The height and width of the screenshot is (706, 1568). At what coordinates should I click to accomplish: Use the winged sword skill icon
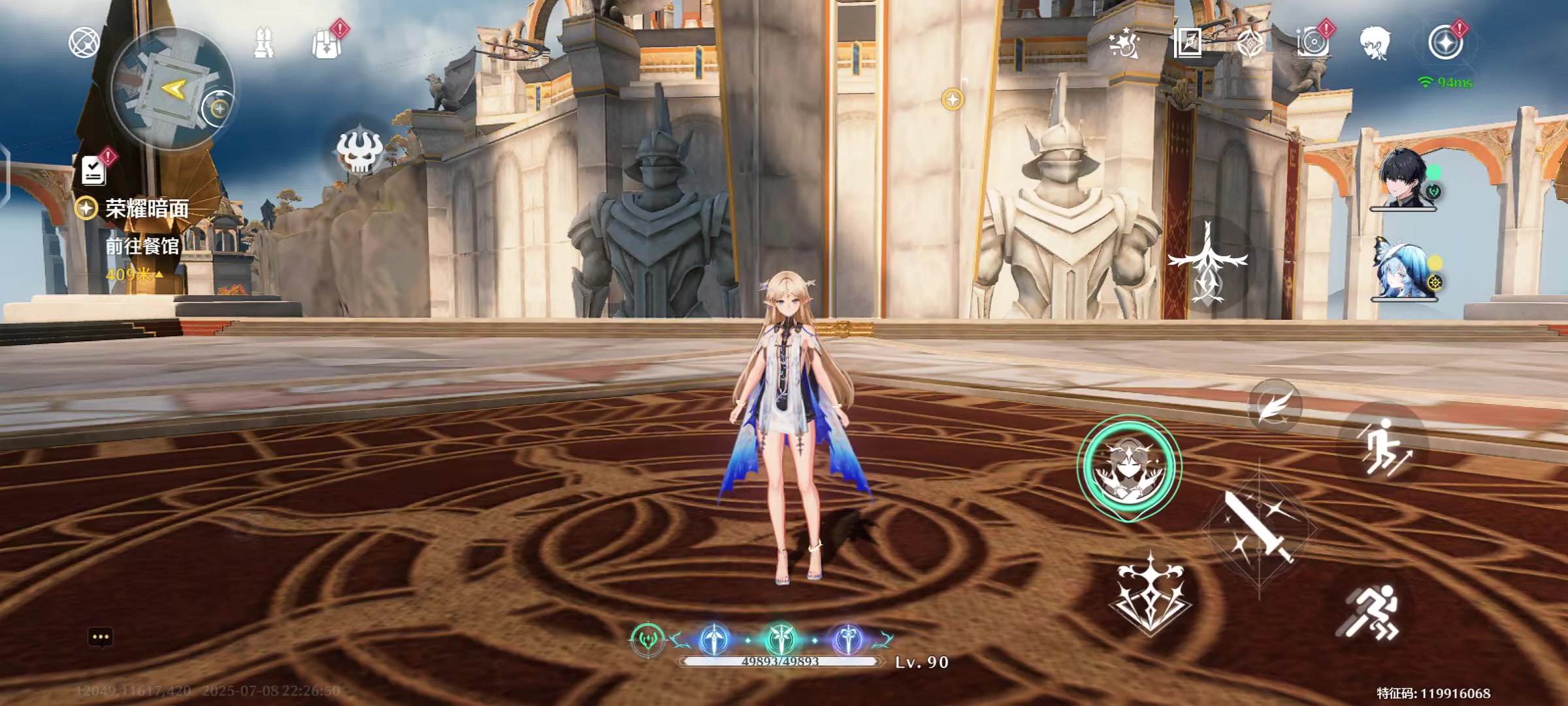(x=1207, y=263)
